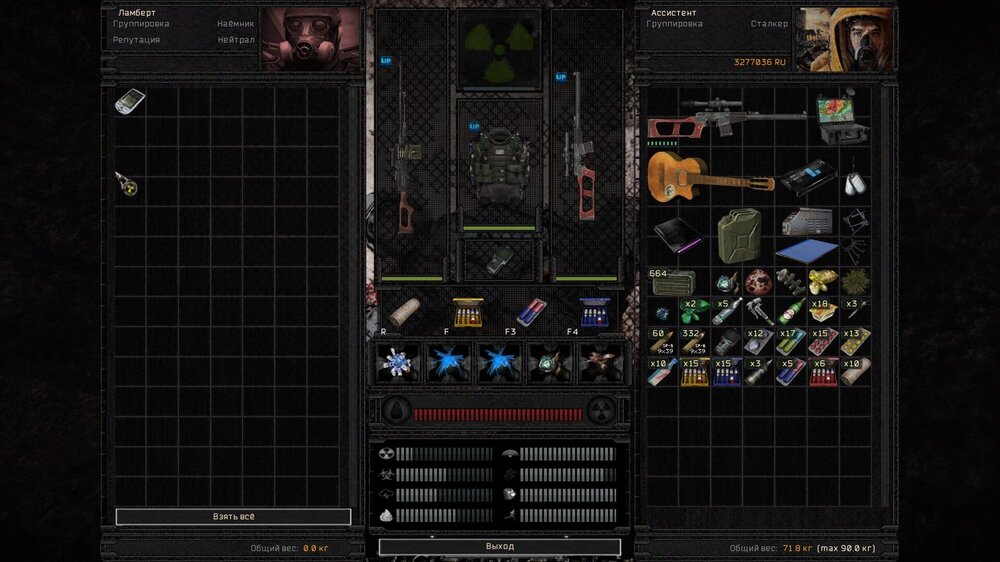This screenshot has width=1000, height=562.
Task: Click the equipped body armor vest slot
Action: tap(498, 167)
